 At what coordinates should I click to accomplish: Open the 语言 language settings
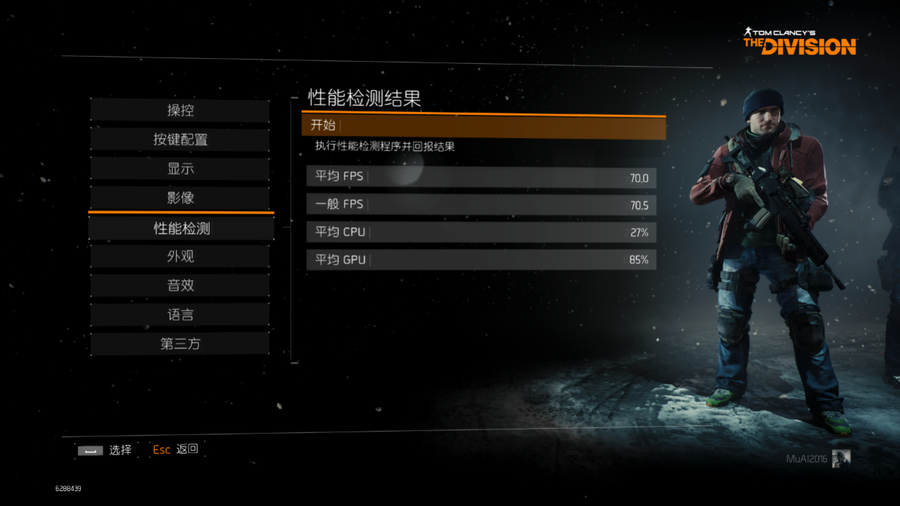point(180,315)
